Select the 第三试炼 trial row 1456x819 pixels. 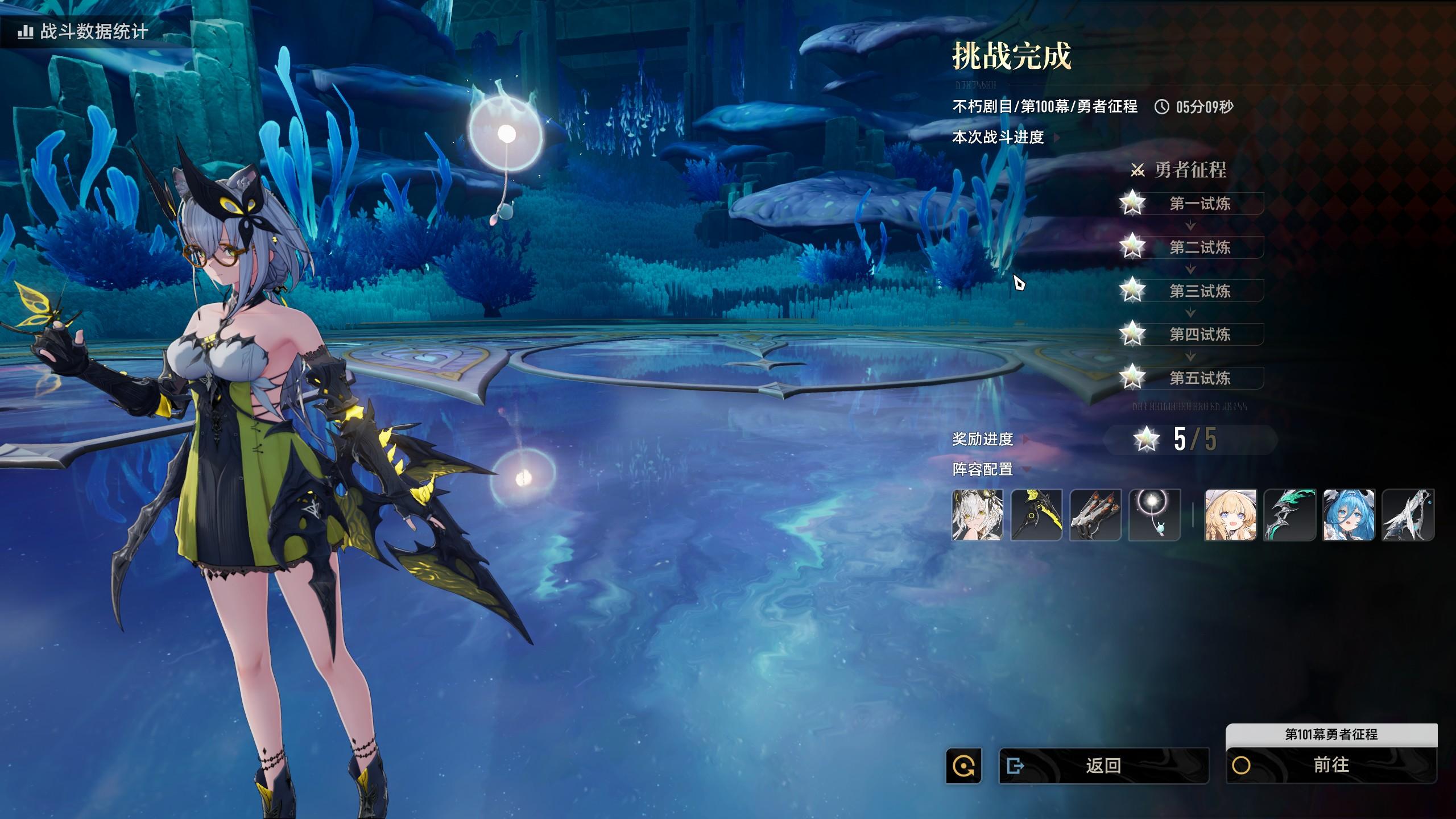tap(1199, 291)
